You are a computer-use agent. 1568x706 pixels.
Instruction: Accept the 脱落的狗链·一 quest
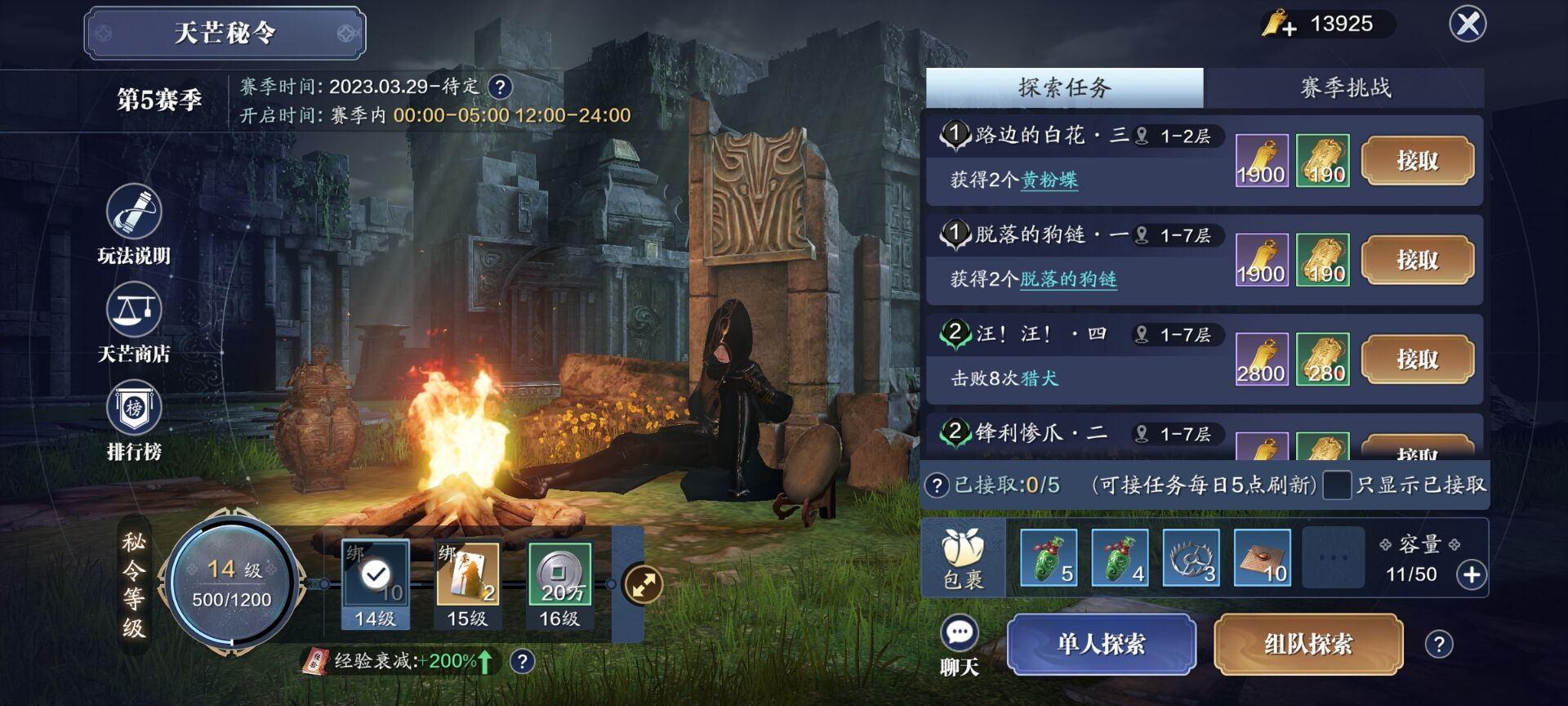click(x=1417, y=261)
